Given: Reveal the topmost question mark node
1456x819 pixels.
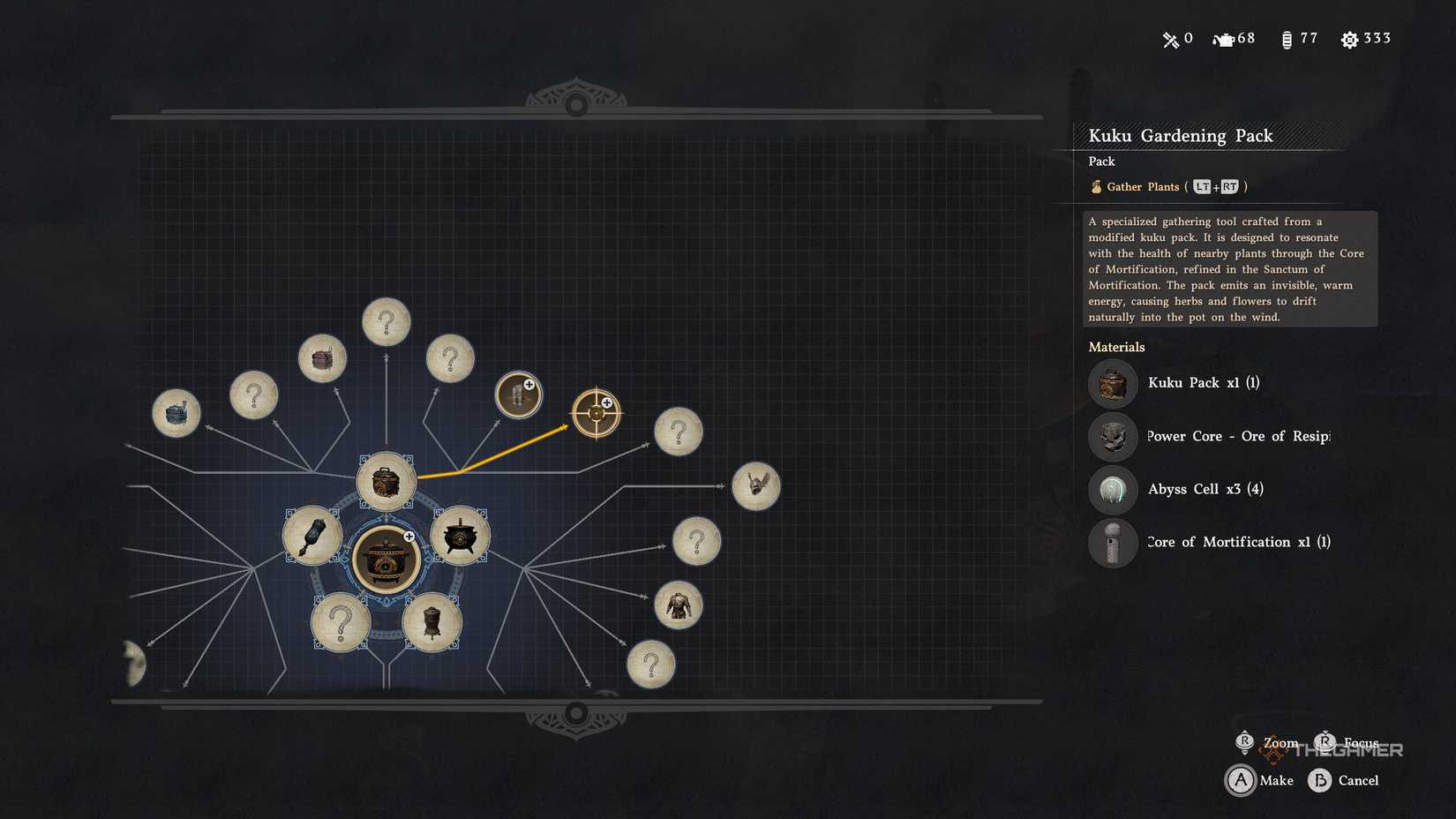Looking at the screenshot, I should click(x=386, y=321).
